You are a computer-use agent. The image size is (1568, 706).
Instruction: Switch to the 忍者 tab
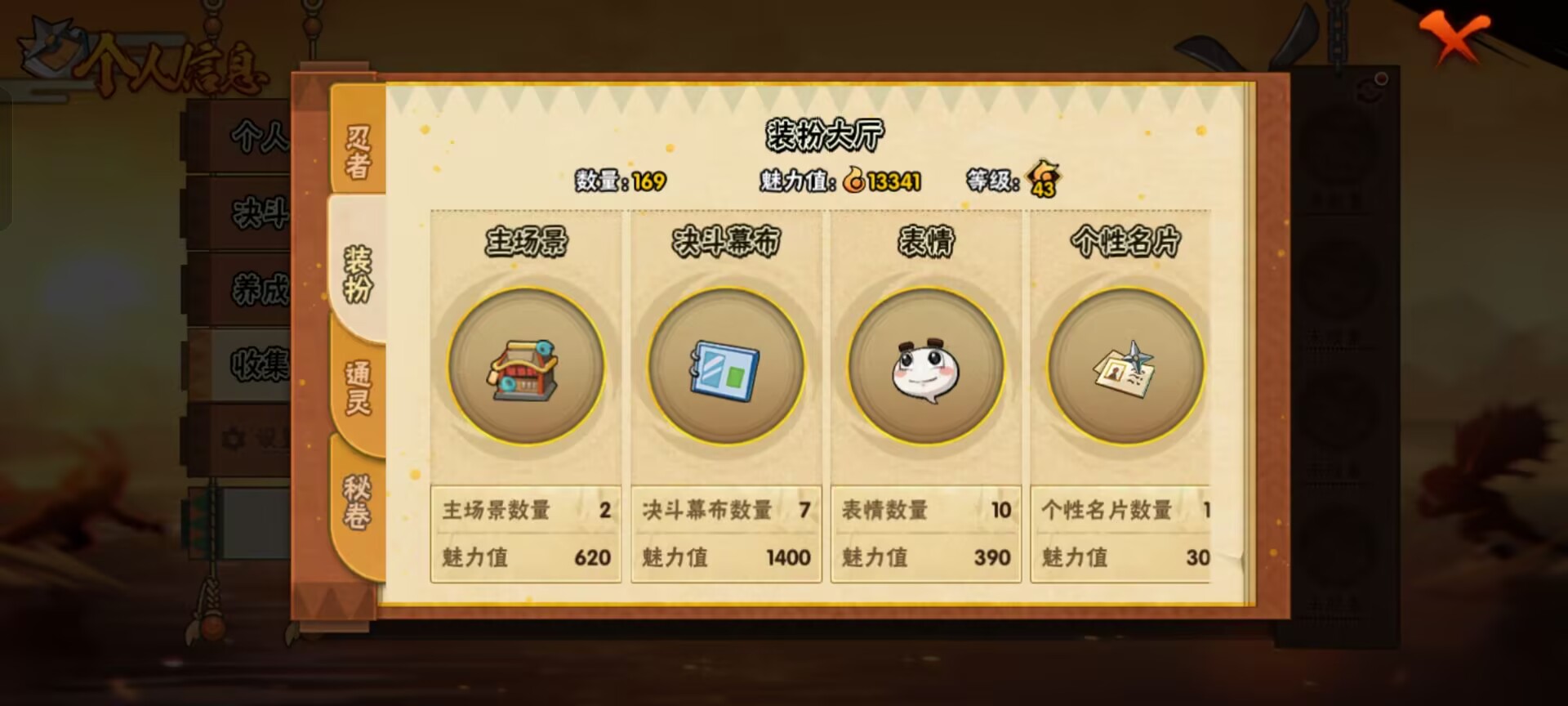[x=356, y=151]
